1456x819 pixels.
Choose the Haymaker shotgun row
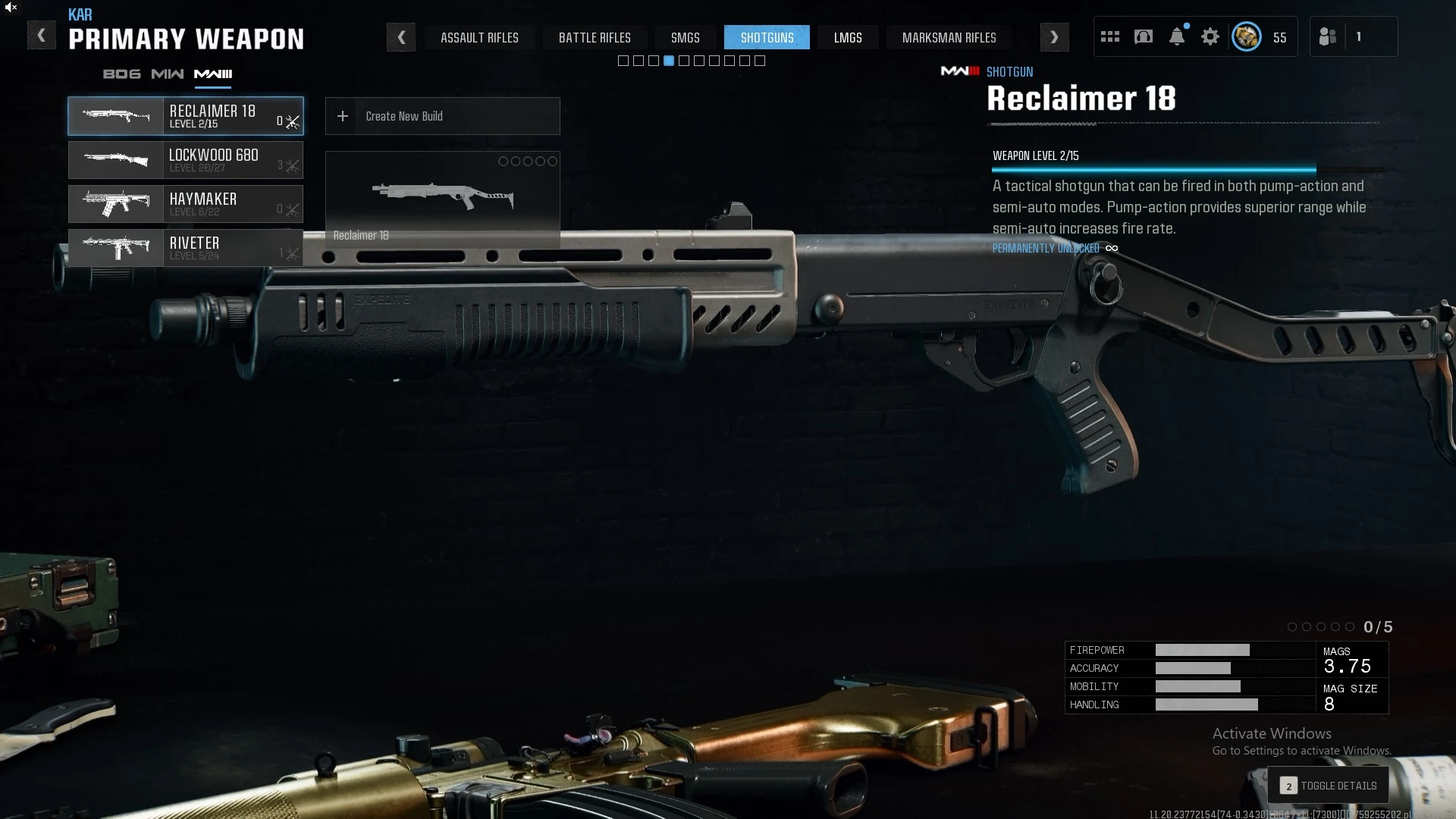click(186, 204)
